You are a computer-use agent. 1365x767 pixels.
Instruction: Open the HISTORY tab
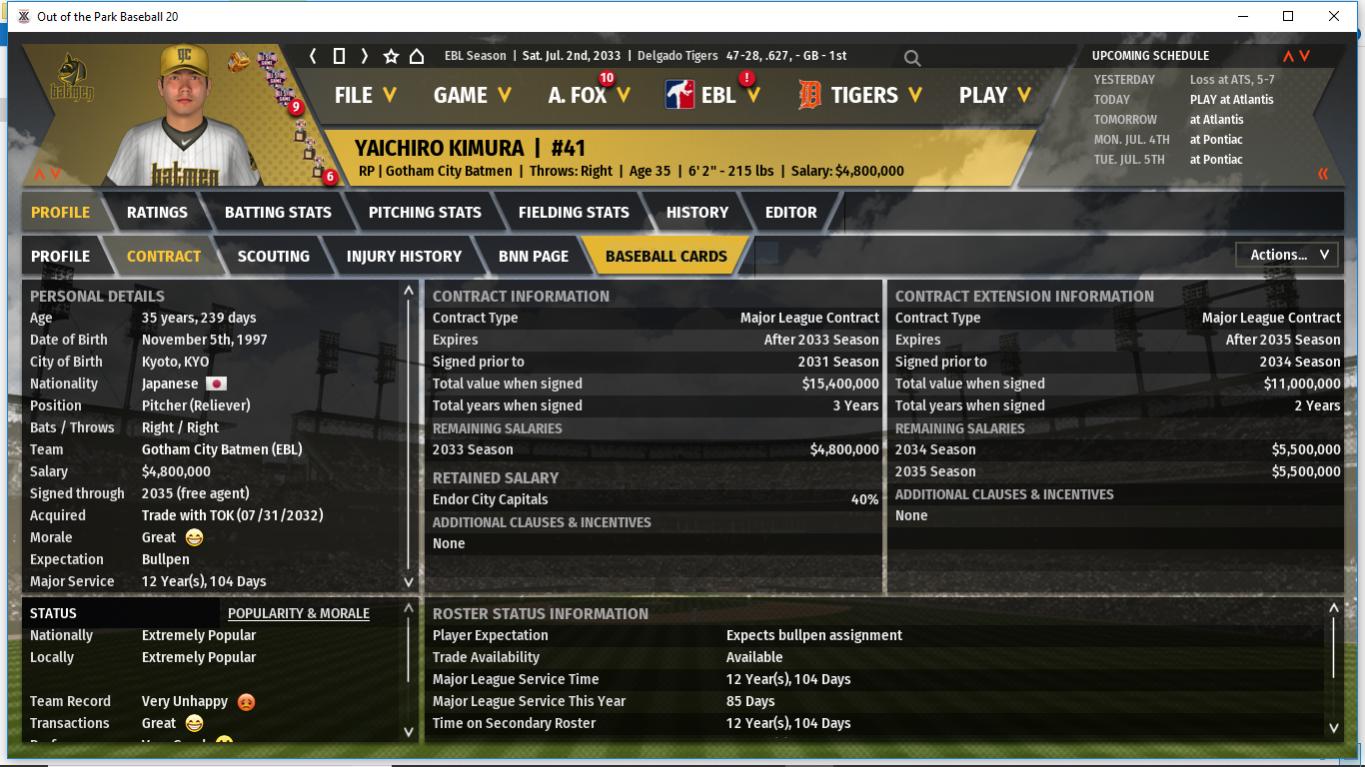click(x=697, y=212)
